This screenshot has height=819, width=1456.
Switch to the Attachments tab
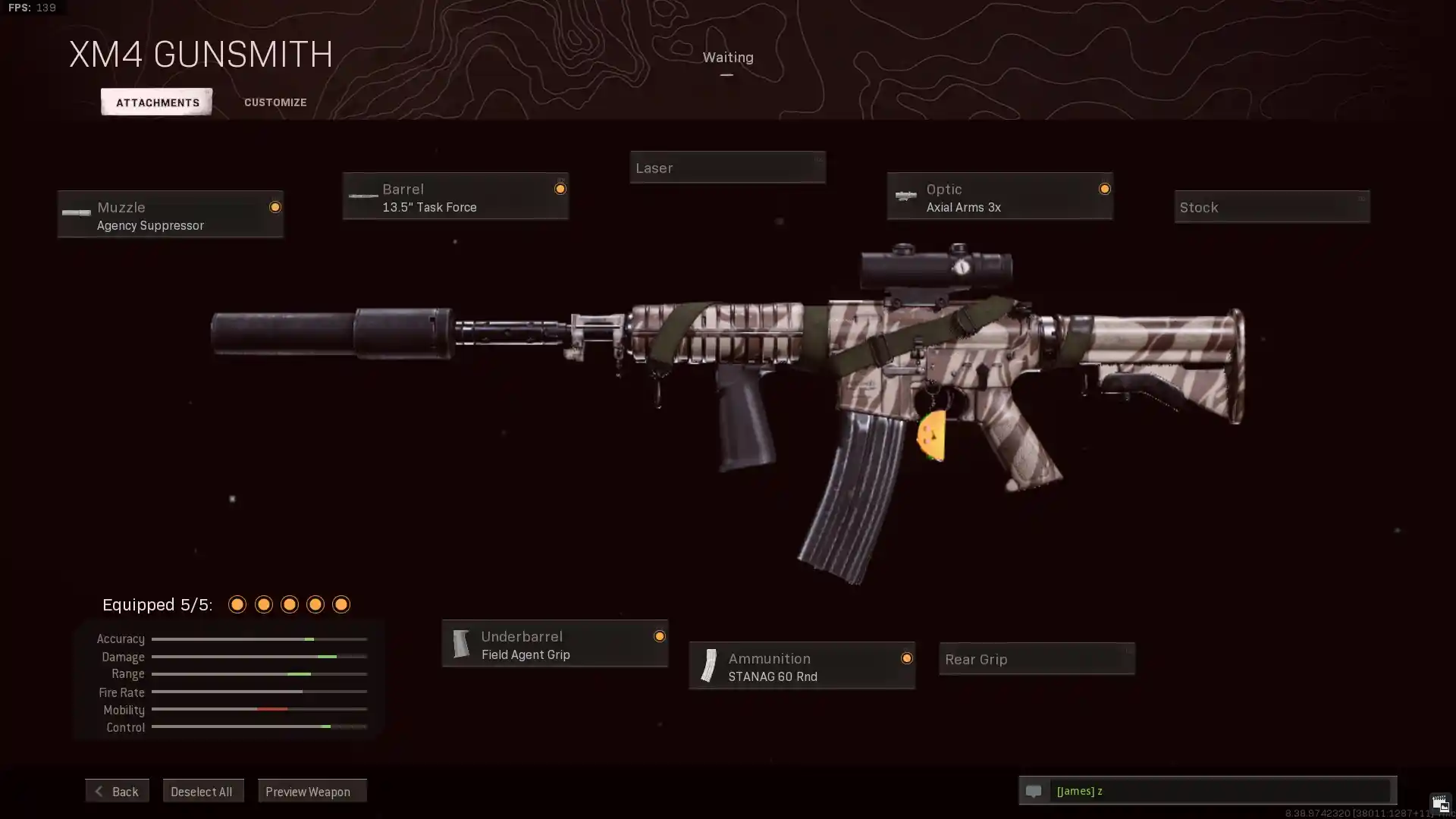click(x=157, y=102)
